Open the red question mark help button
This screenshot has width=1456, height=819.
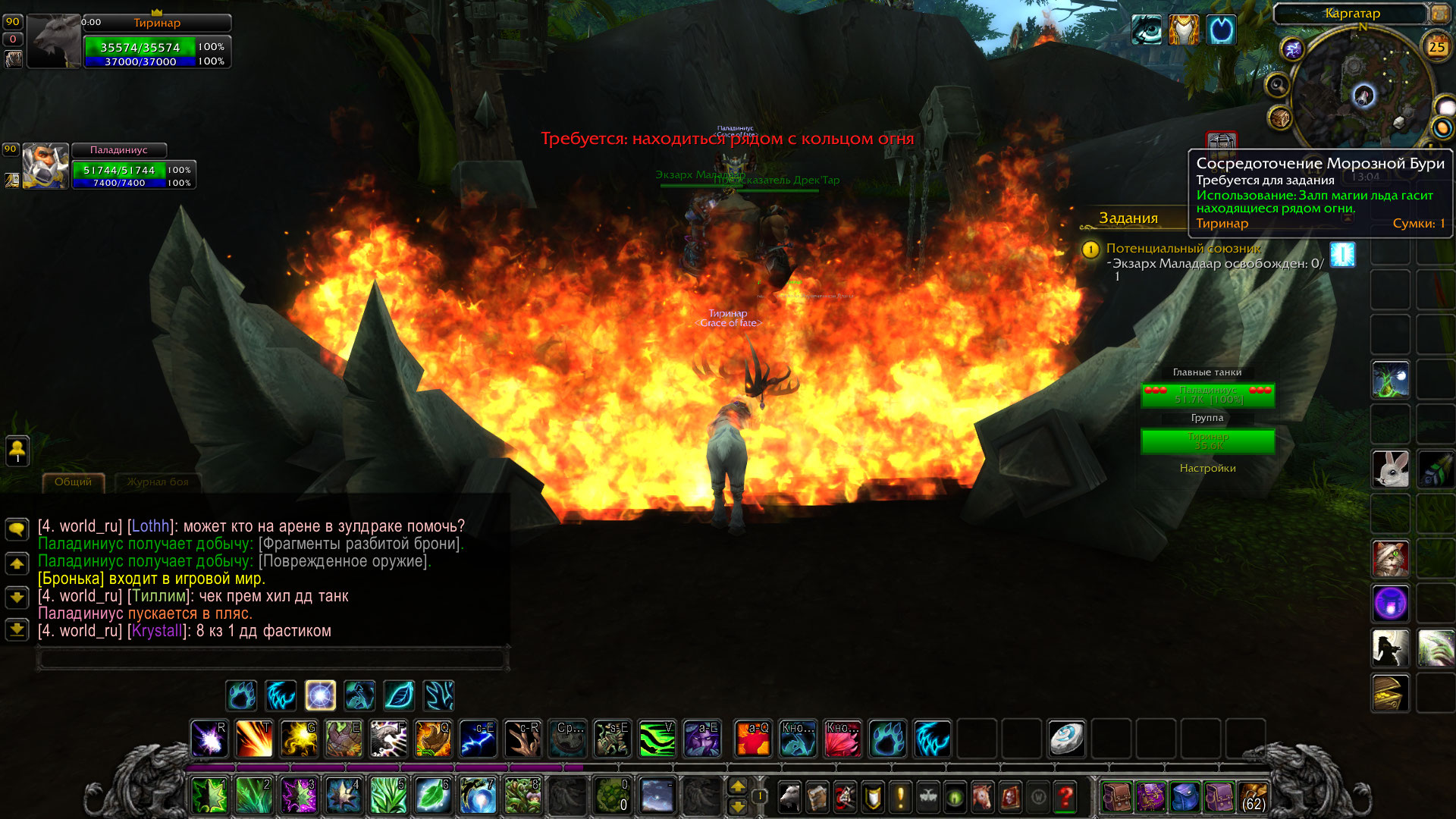[x=1065, y=796]
